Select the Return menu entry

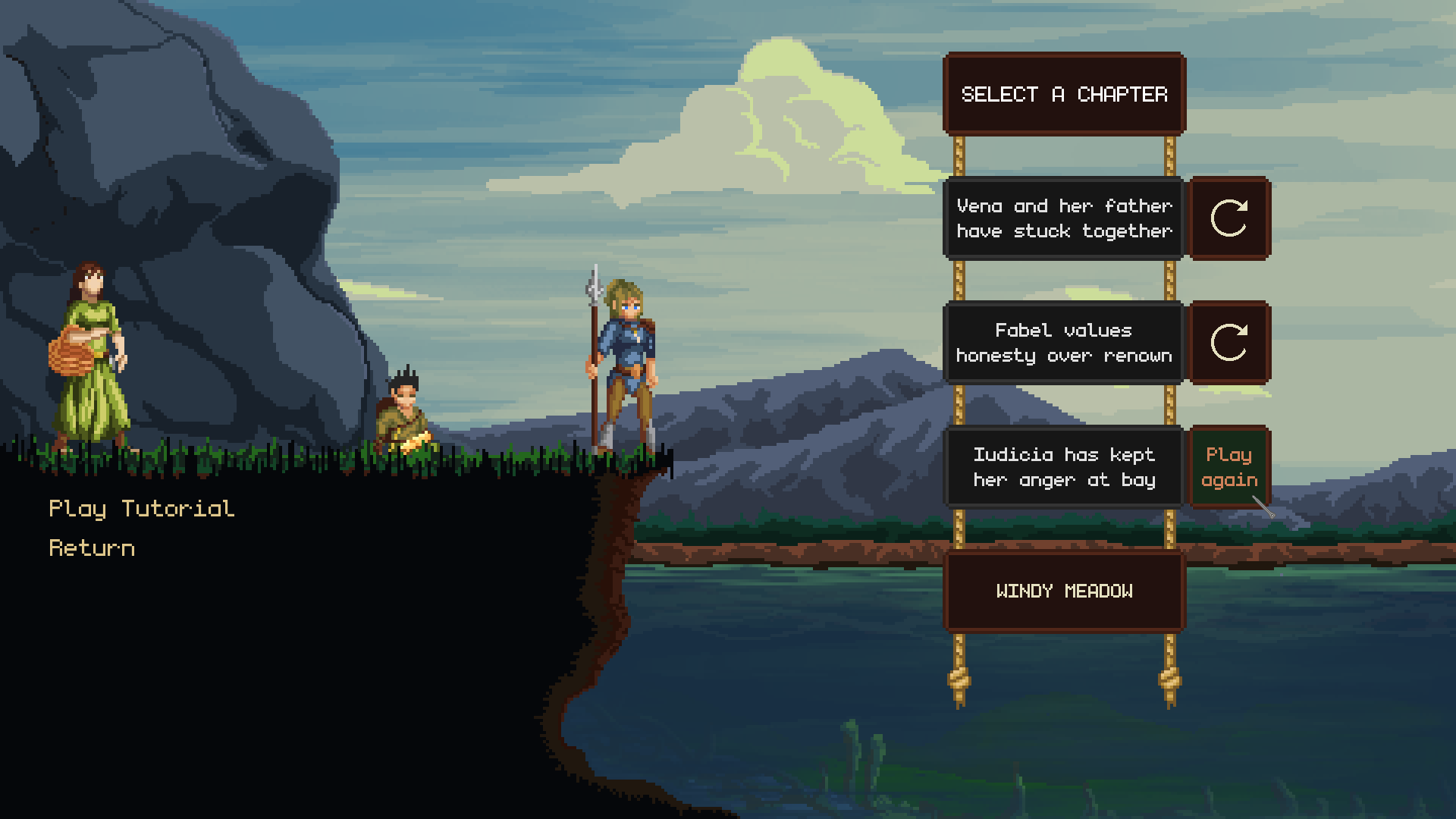92,548
